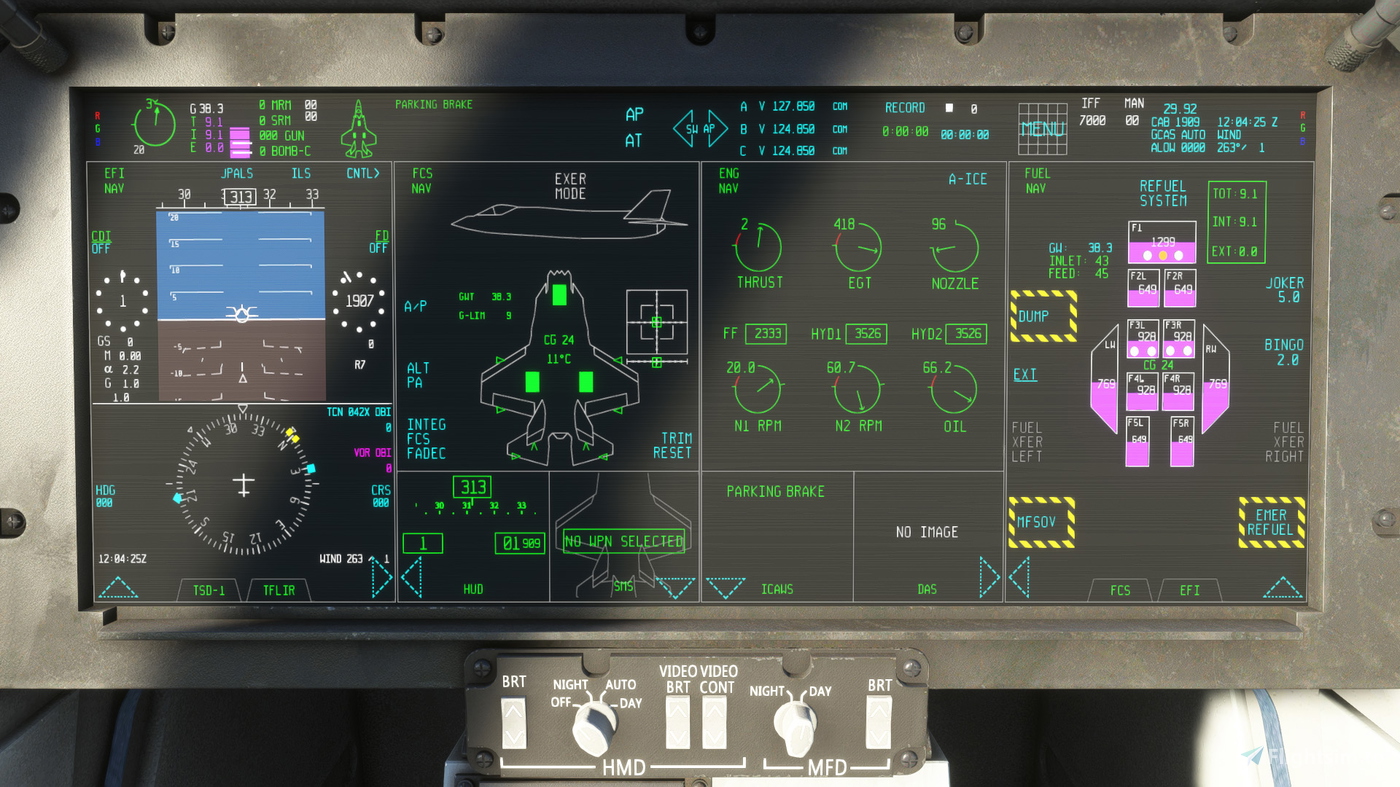Select the JPALS option

click(237, 173)
